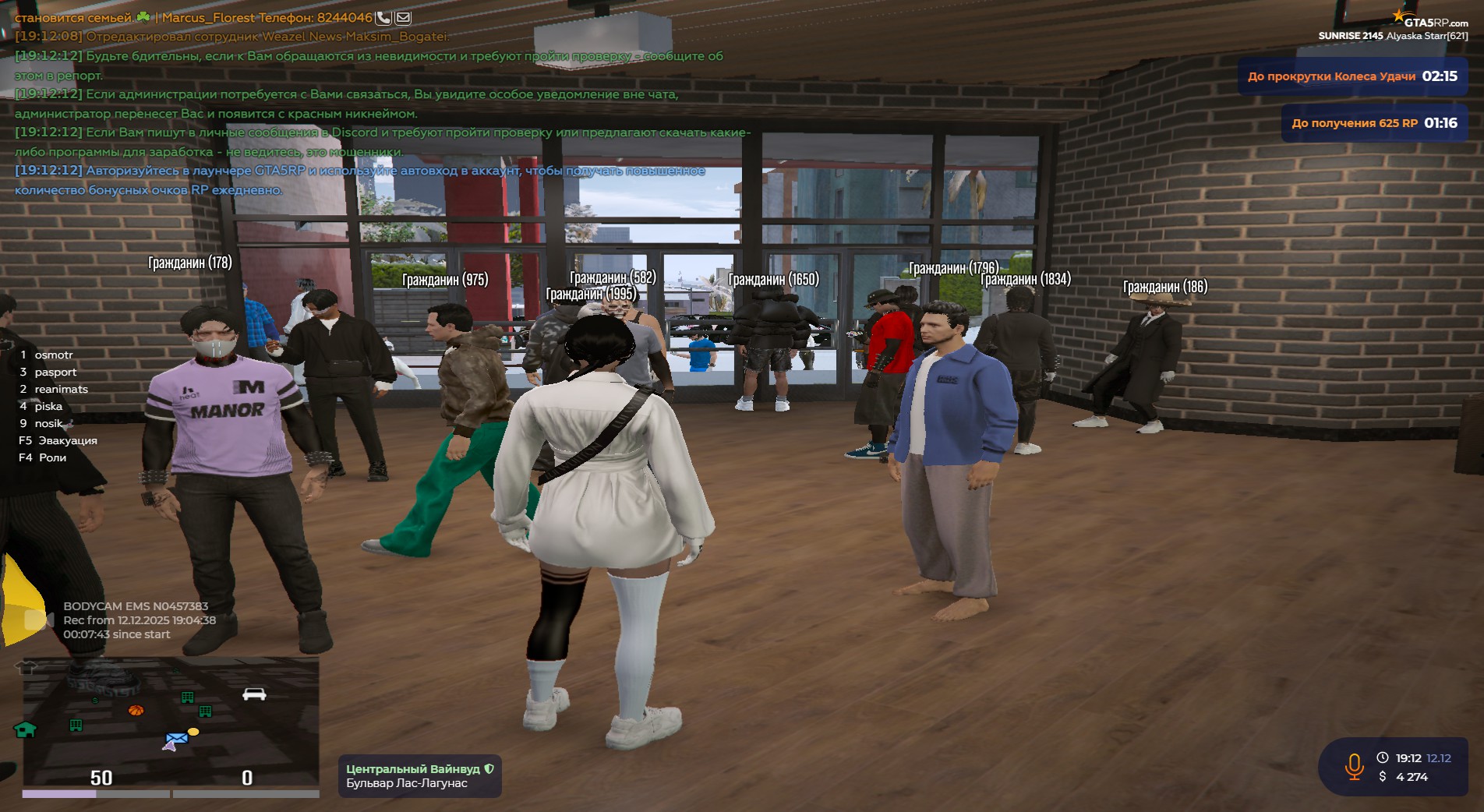Click the green house marker beside the minimap

pos(25,729)
